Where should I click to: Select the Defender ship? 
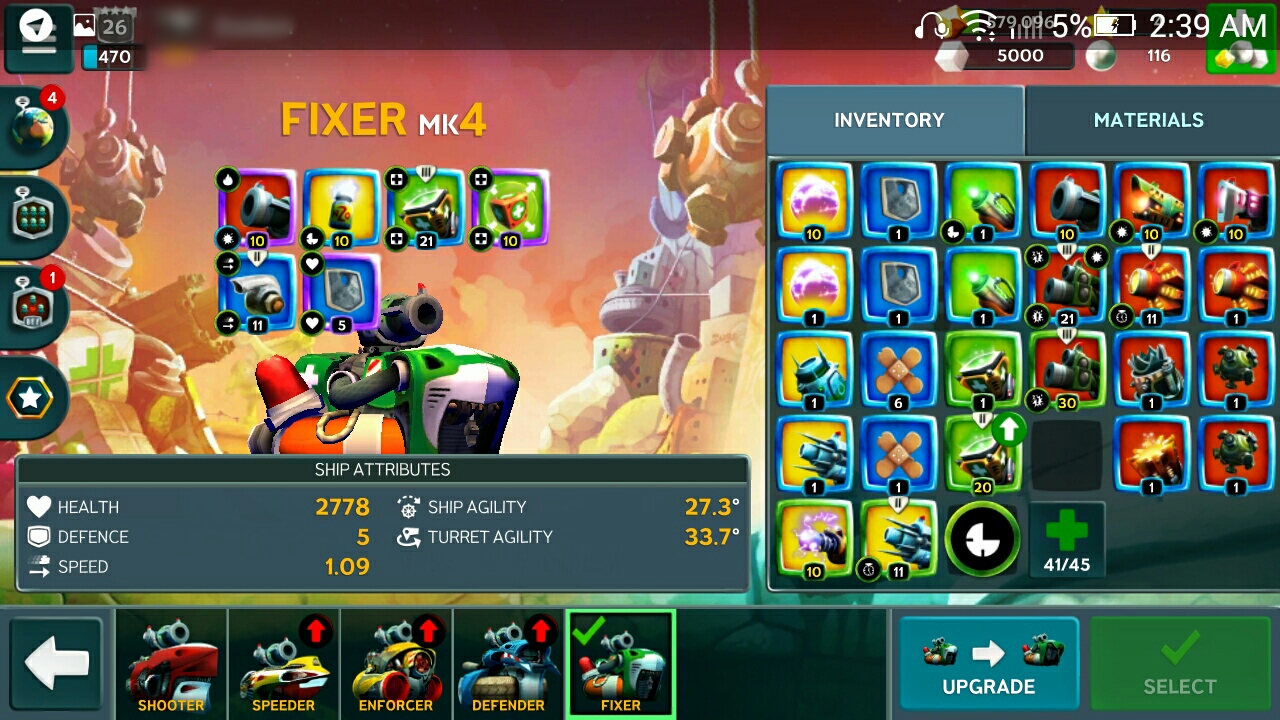(509, 664)
